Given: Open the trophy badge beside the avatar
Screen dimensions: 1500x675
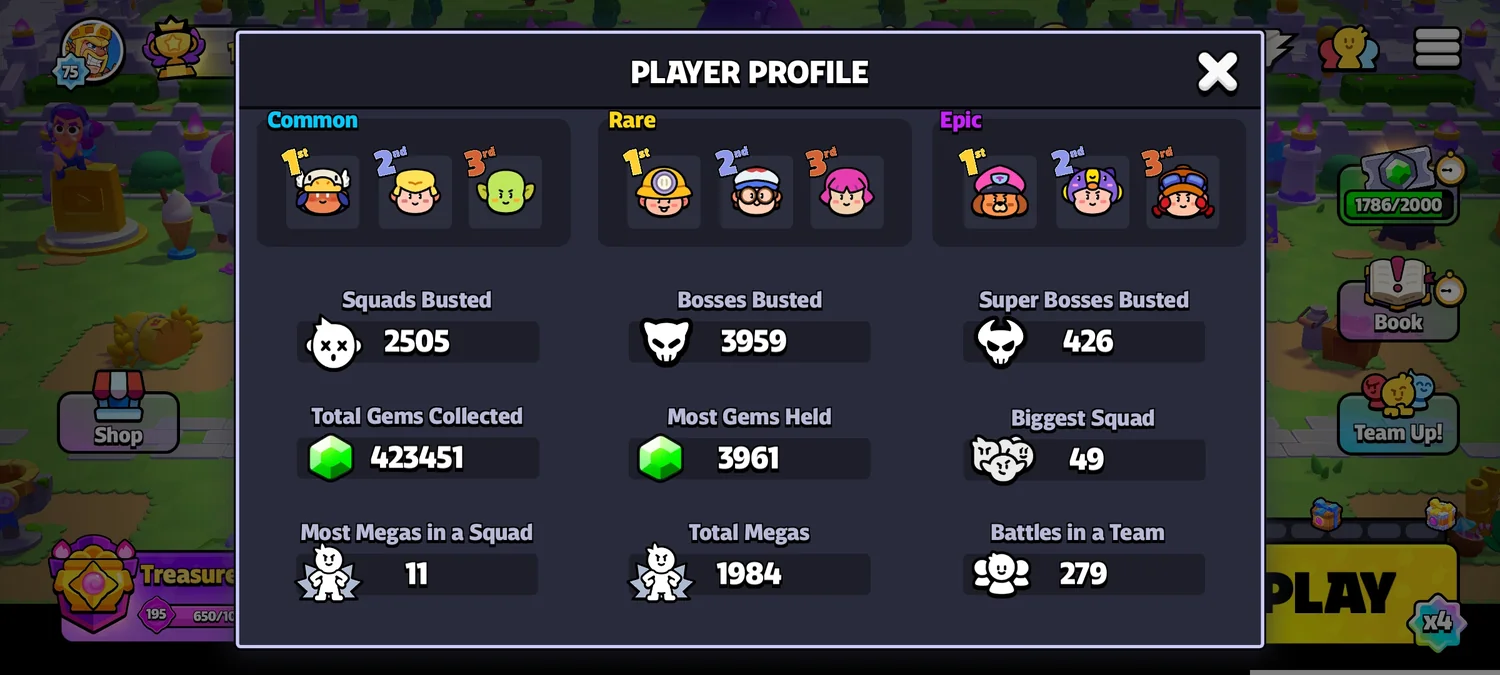Looking at the screenshot, I should [x=174, y=48].
